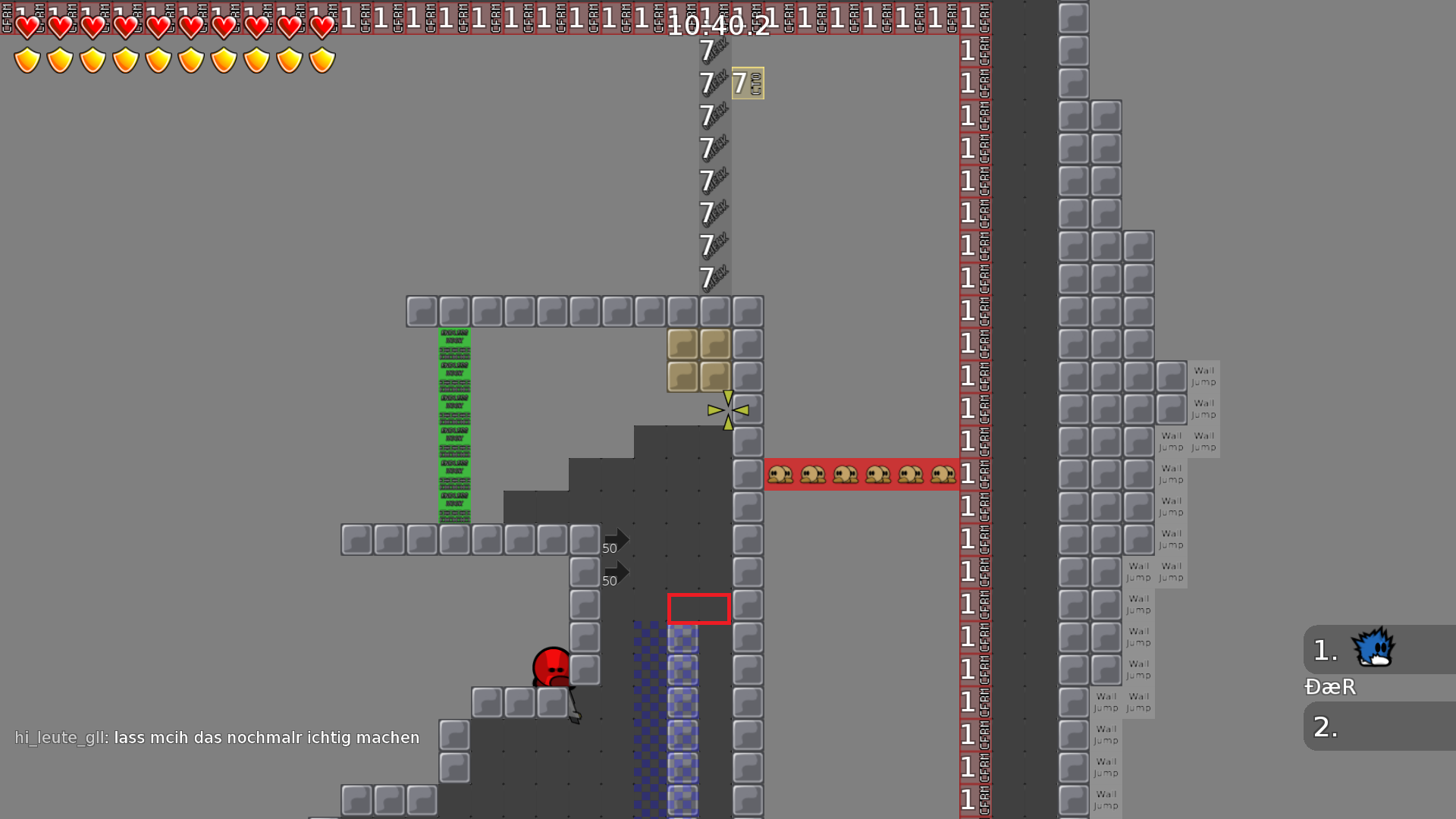The image size is (1456, 819).
Task: Click the chat message from hi_leute_gll
Action: (218, 736)
